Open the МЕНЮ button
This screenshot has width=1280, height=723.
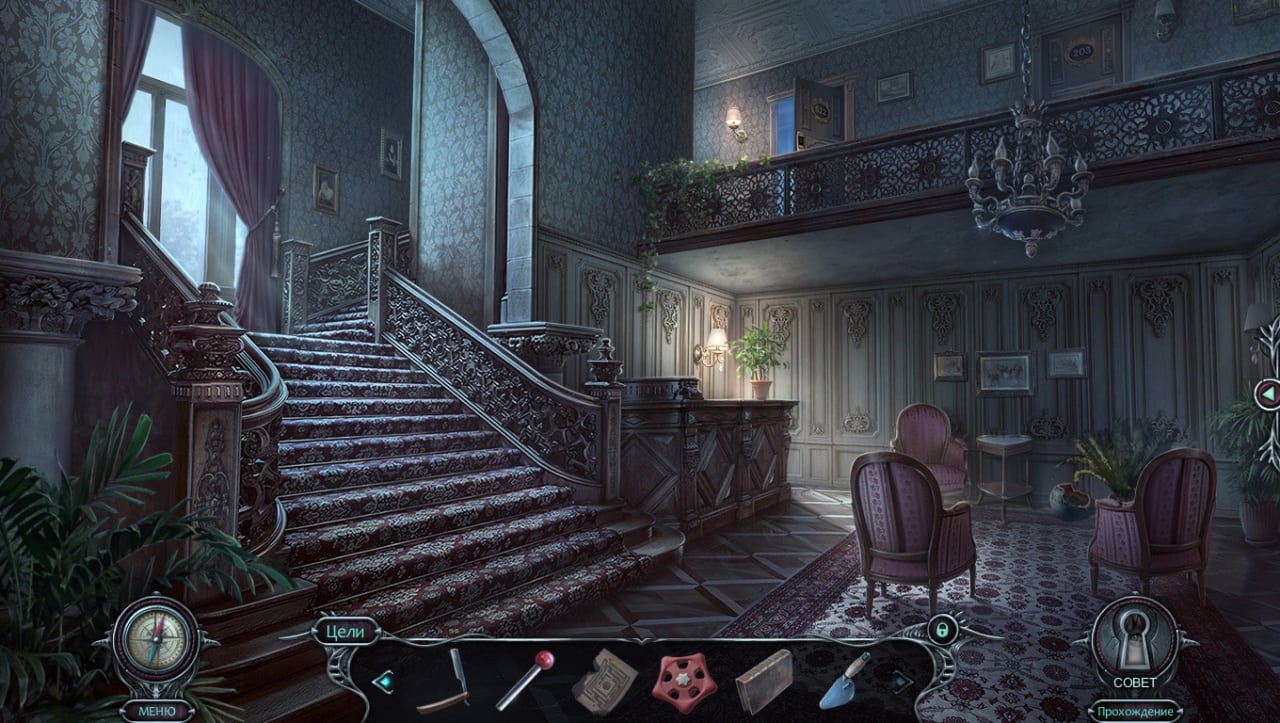click(157, 711)
